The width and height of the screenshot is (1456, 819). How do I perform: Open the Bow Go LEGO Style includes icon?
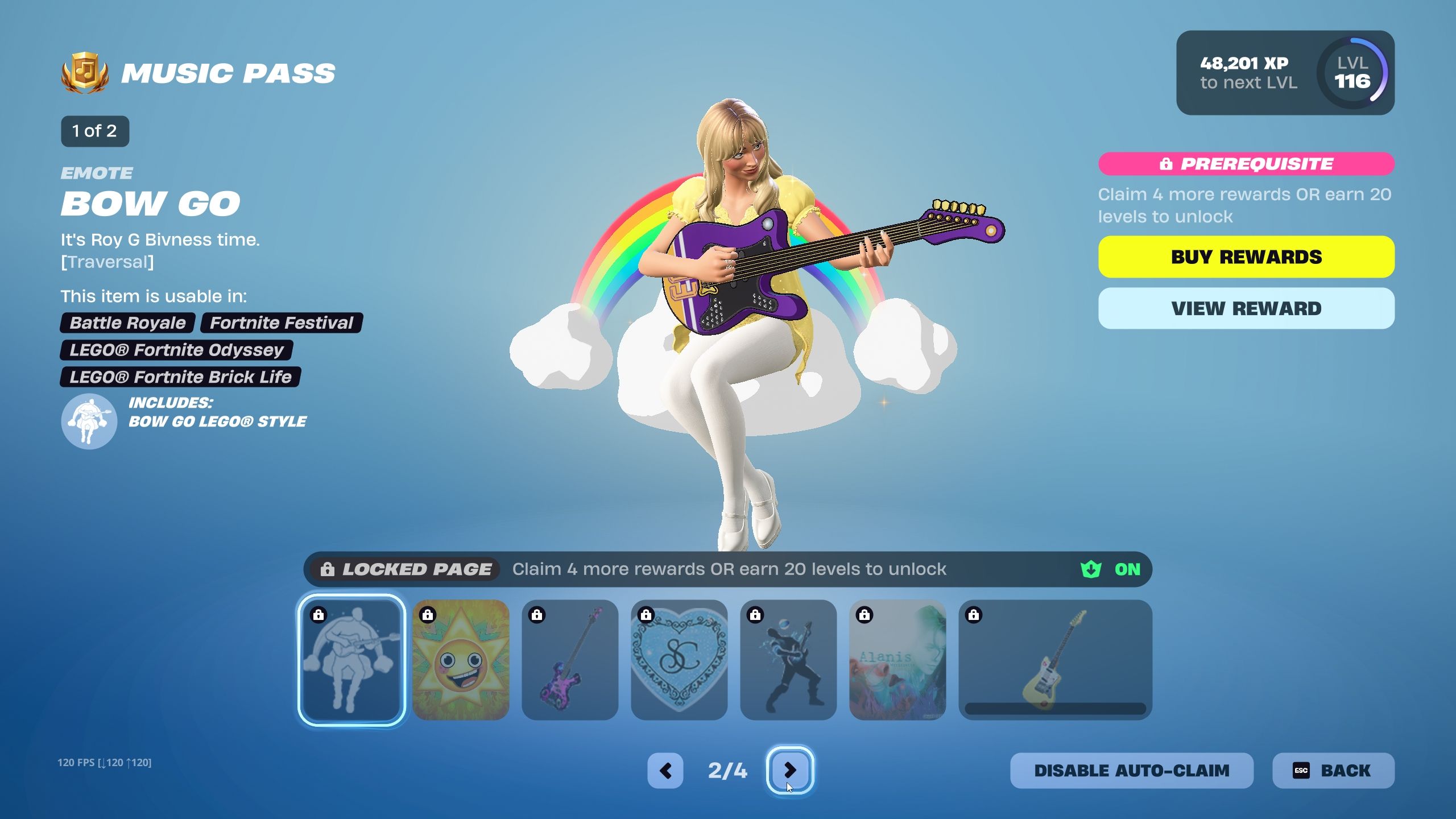(89, 420)
